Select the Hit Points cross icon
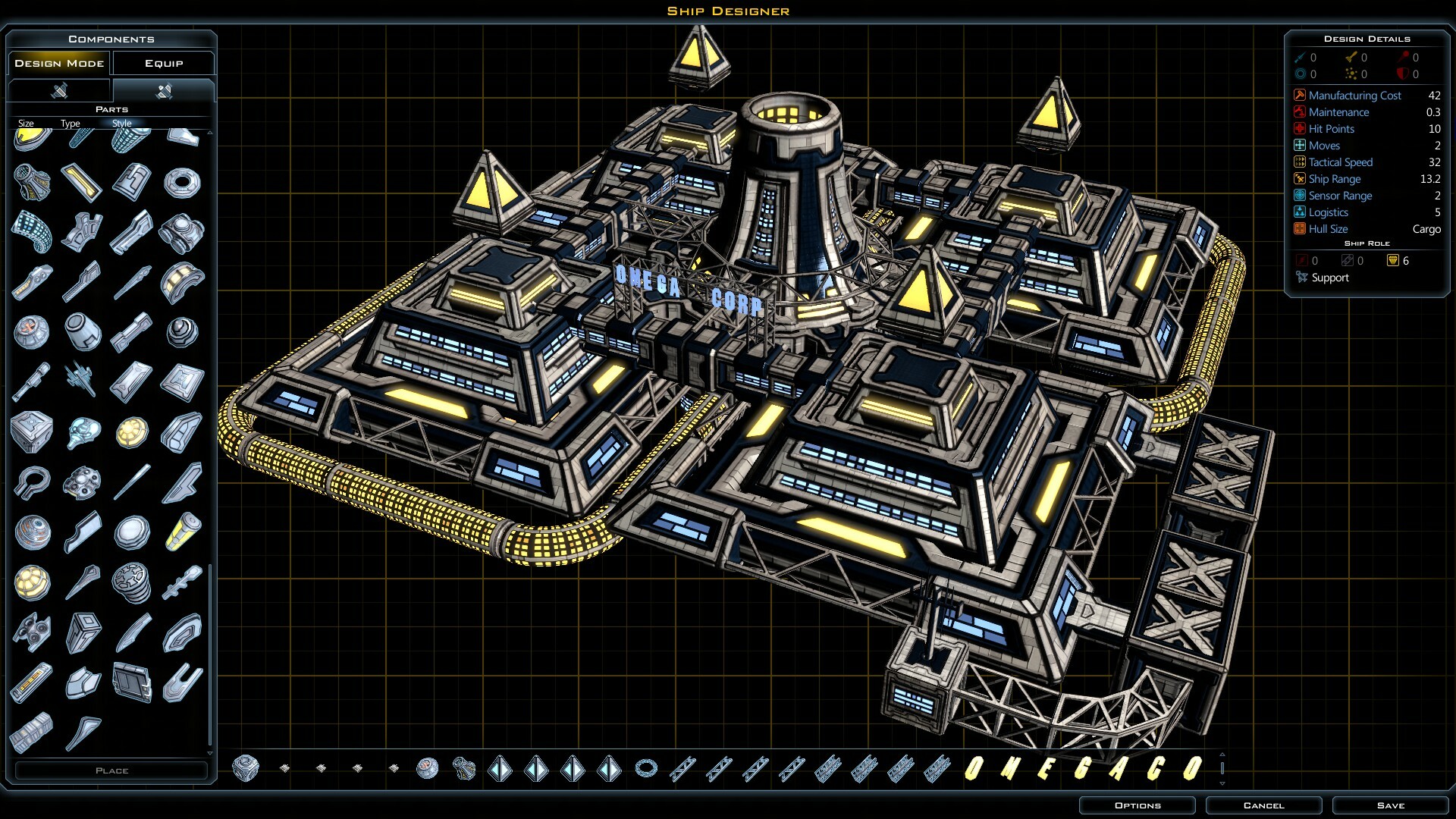Screen dimensions: 1456x819 [x=1298, y=128]
